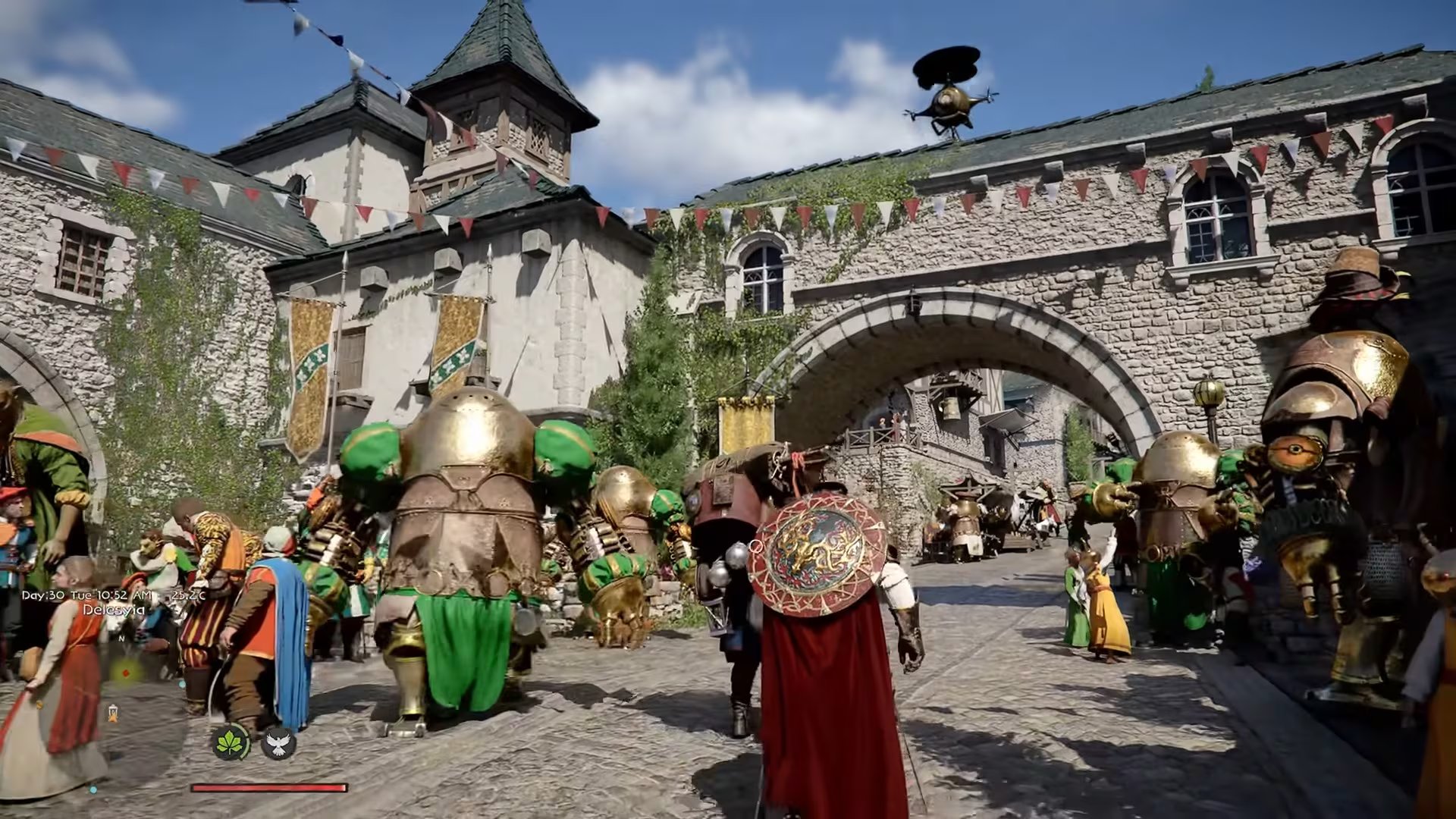Activate the white dove skill icon
The width and height of the screenshot is (1456, 819).
pos(278,742)
